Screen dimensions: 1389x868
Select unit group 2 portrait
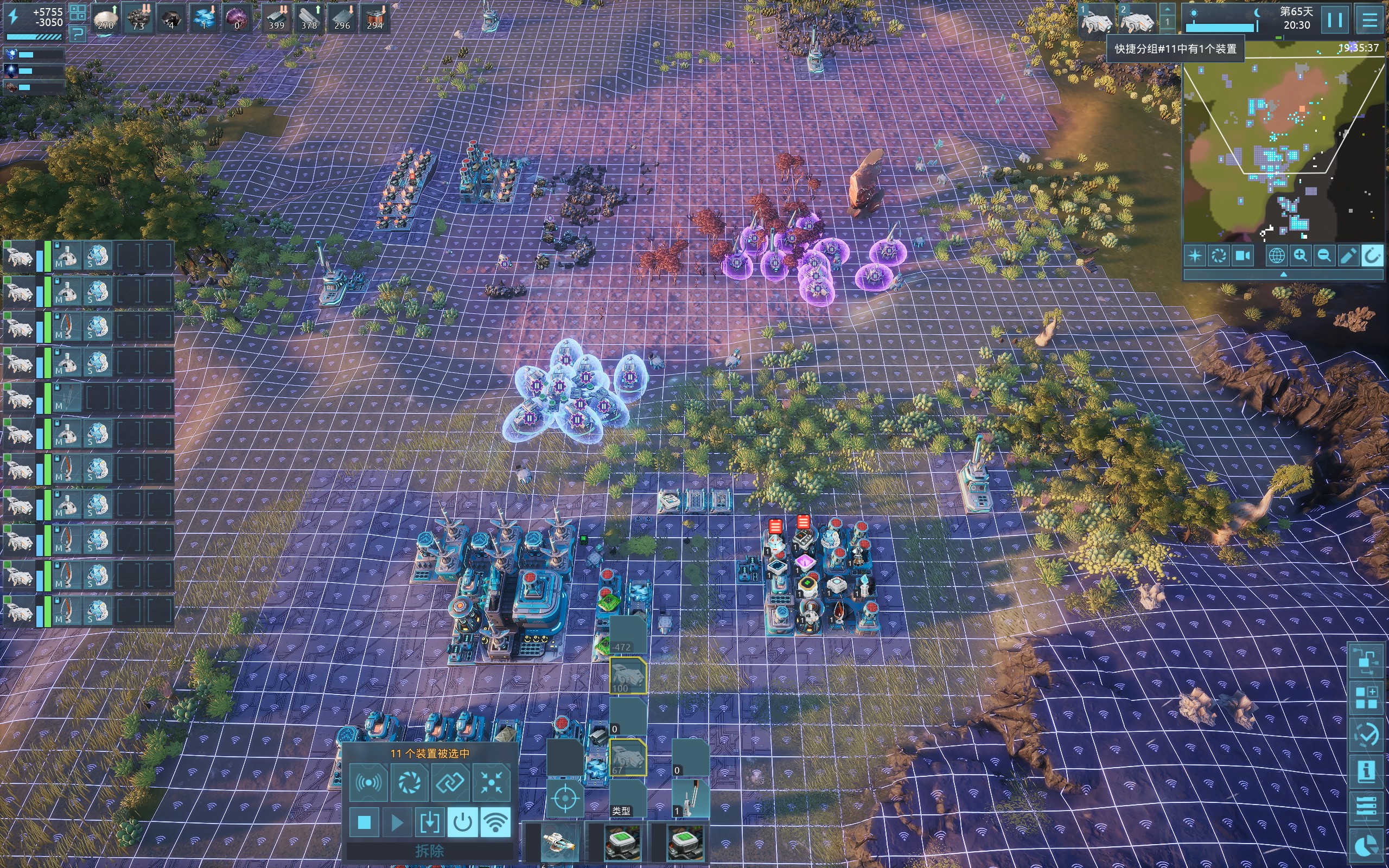coord(1137,19)
